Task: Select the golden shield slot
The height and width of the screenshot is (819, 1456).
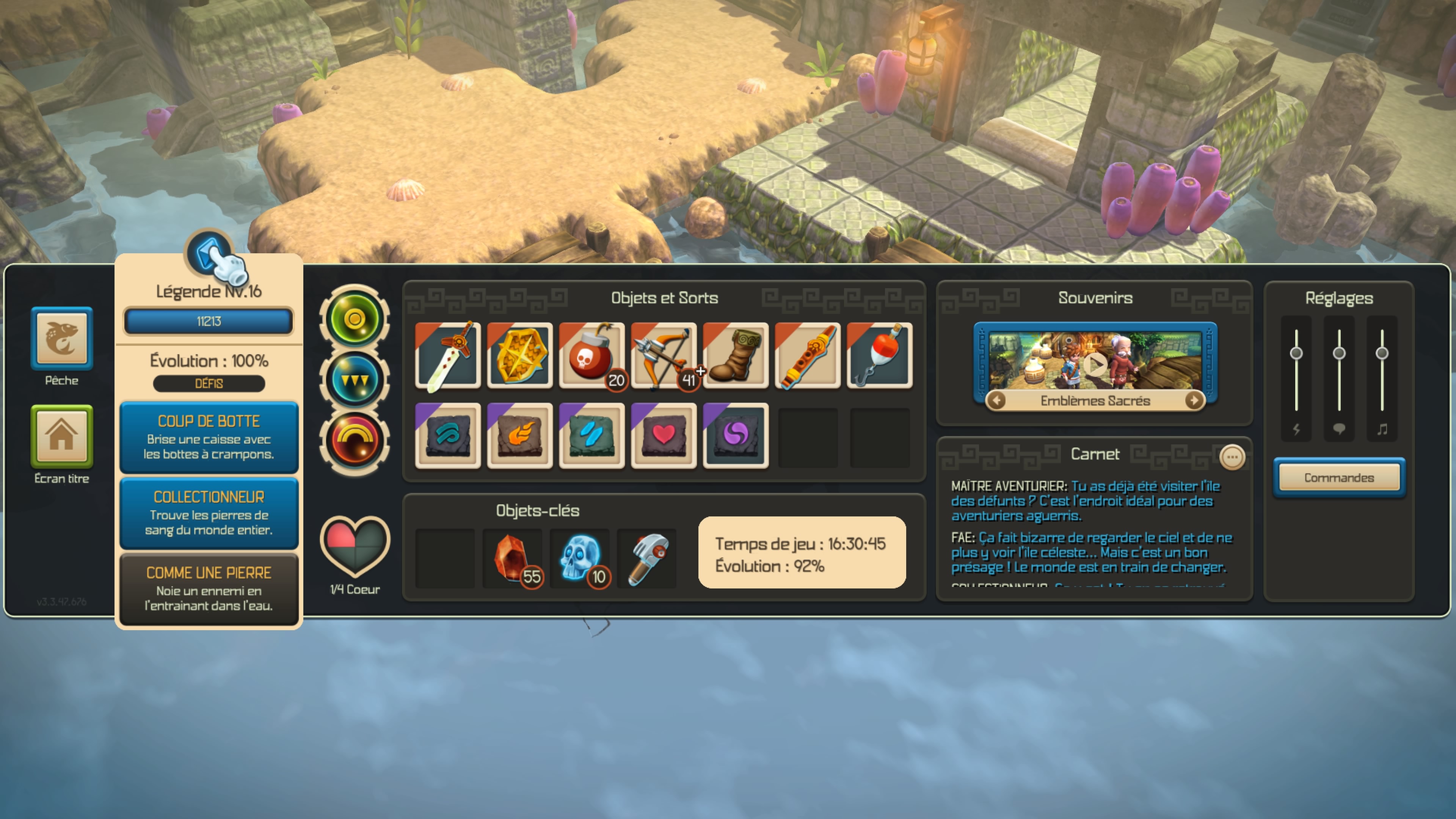Action: (519, 356)
